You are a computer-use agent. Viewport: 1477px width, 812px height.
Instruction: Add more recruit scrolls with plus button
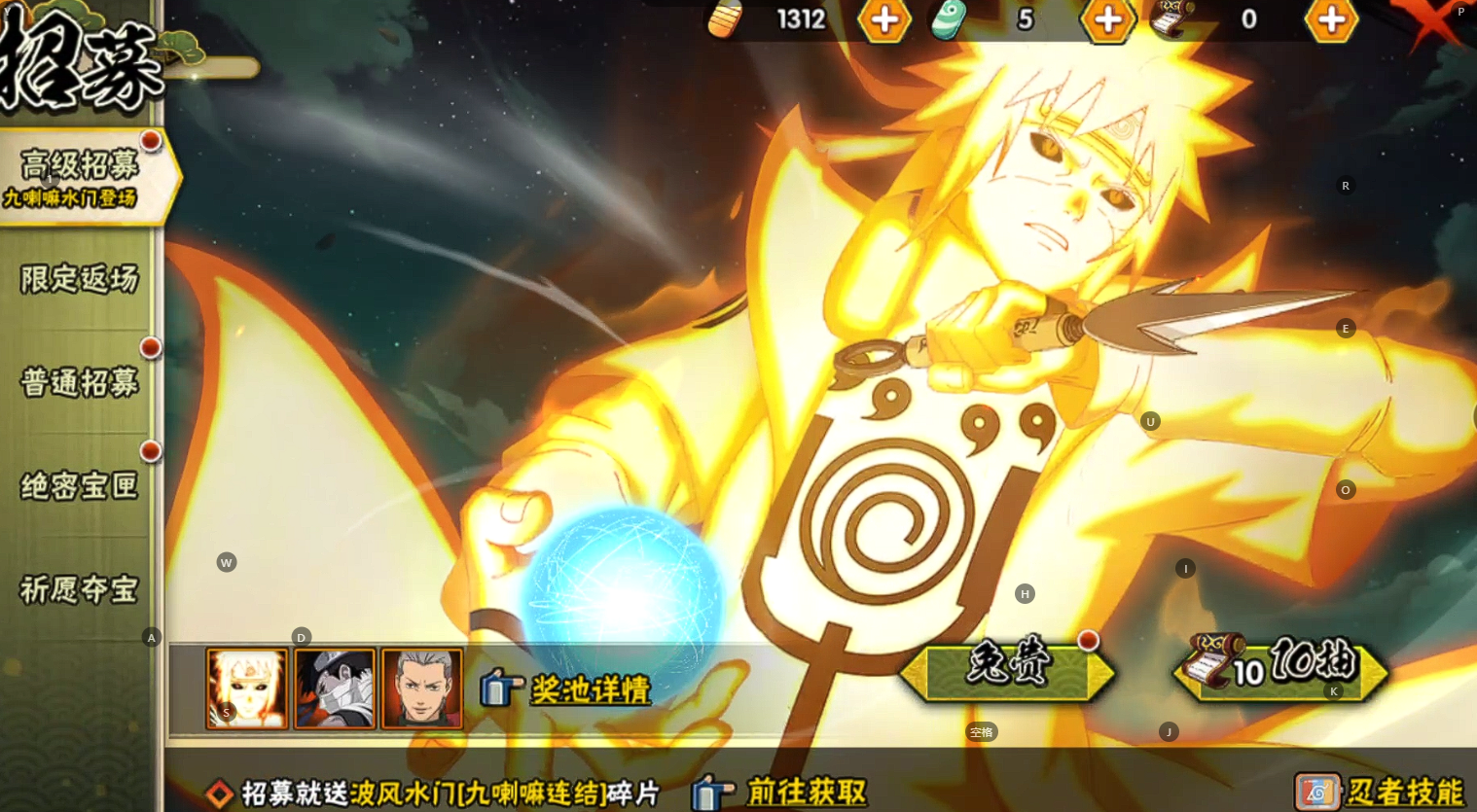tap(1331, 19)
